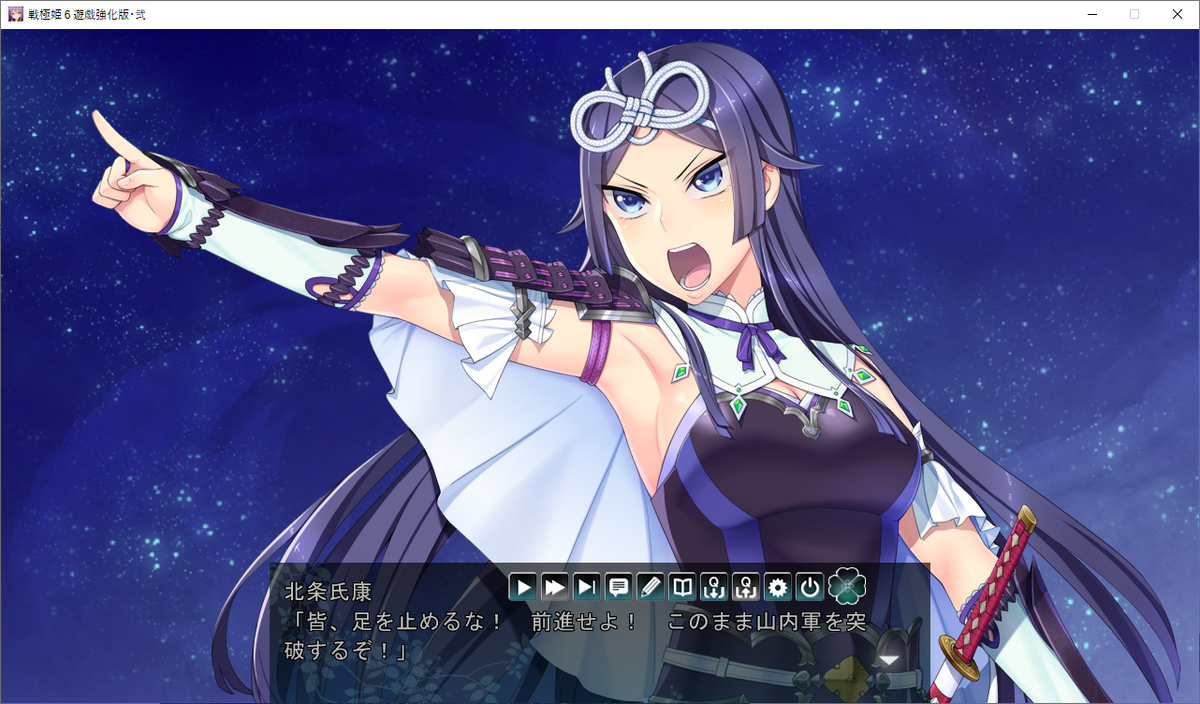Jump ahead with the skip-to-next button
The image size is (1200, 704).
tap(586, 587)
